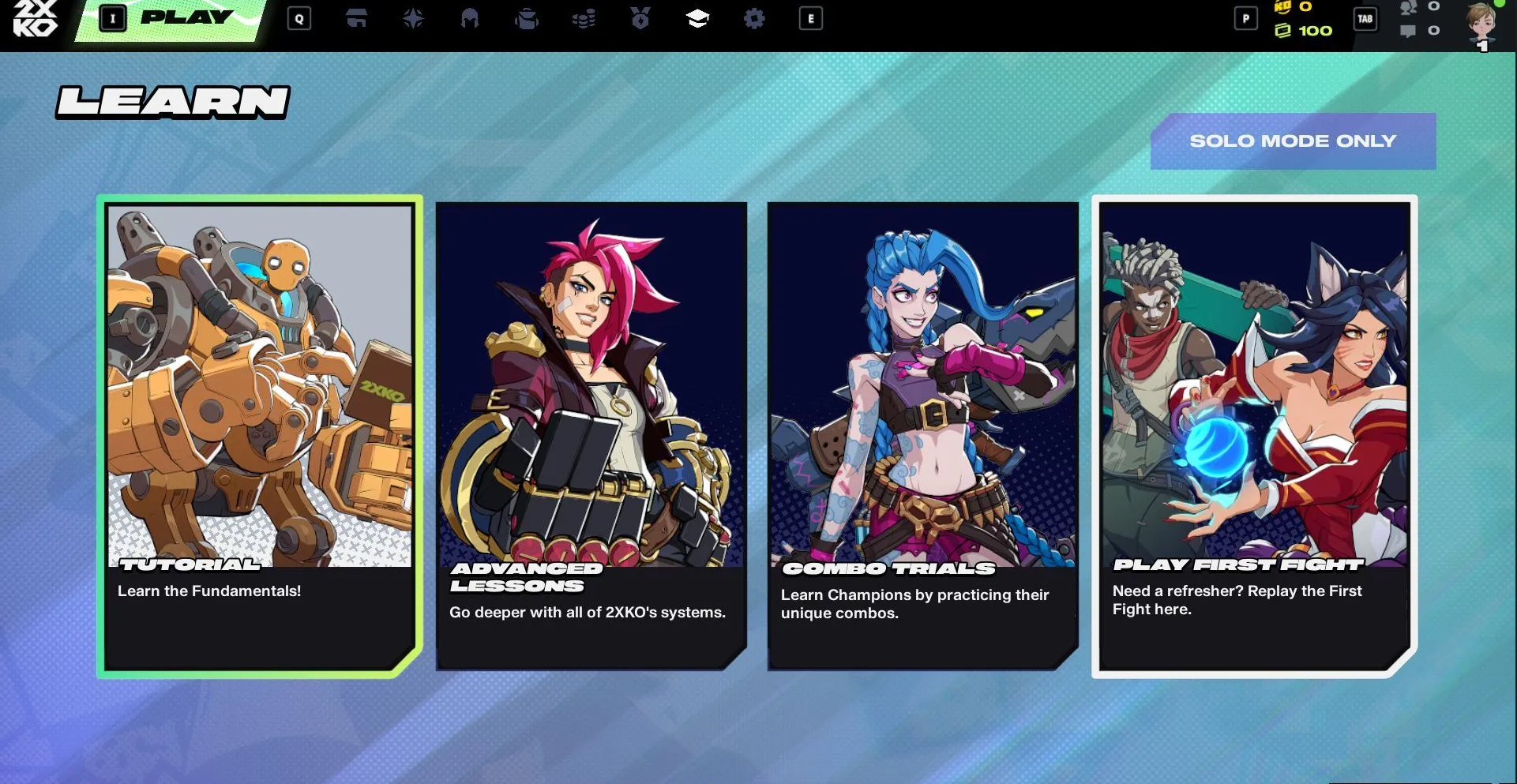Start the Play First Fight card
The height and width of the screenshot is (784, 1517).
[x=1254, y=436]
